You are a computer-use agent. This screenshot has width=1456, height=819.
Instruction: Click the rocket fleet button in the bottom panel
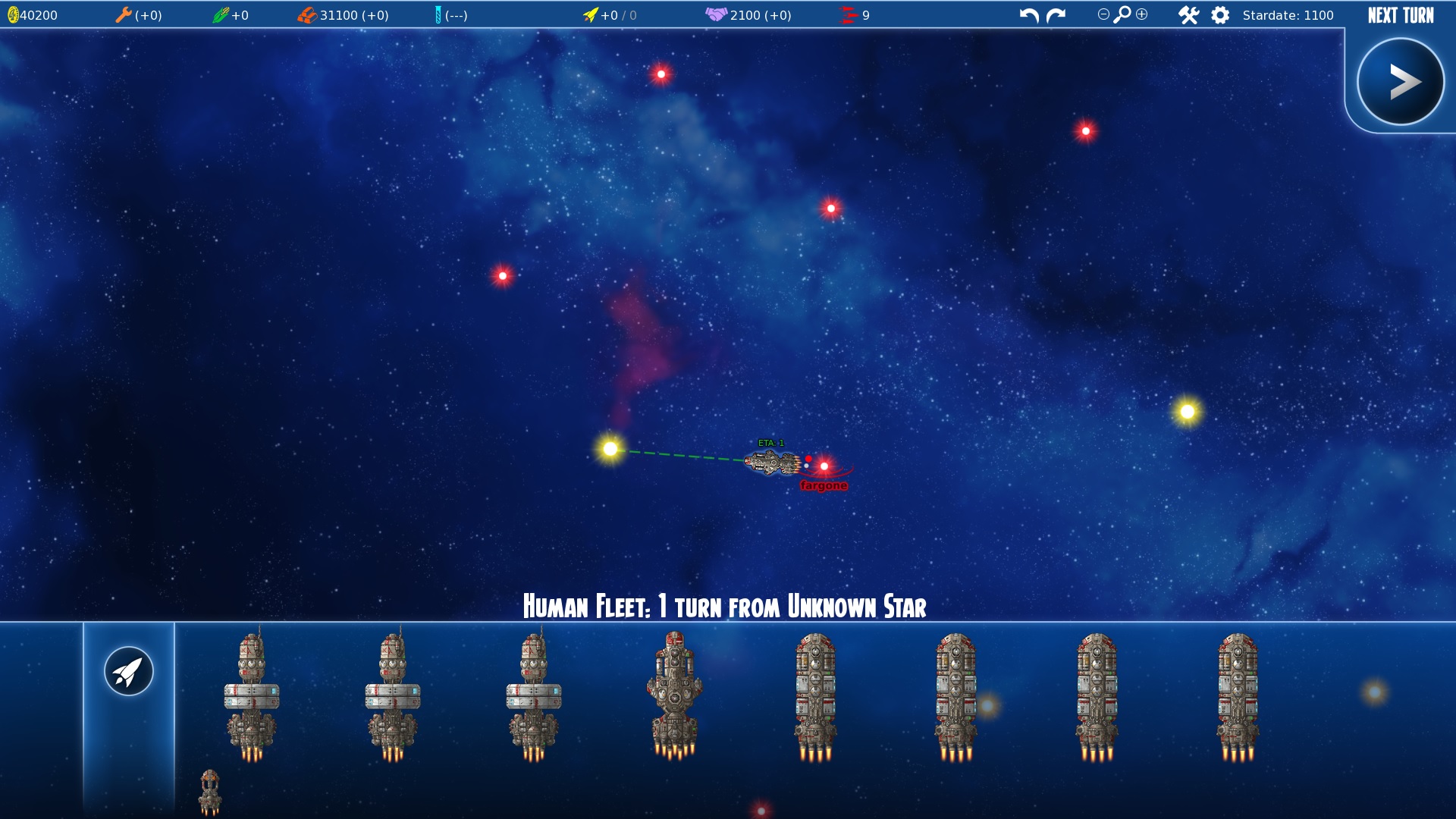click(129, 671)
